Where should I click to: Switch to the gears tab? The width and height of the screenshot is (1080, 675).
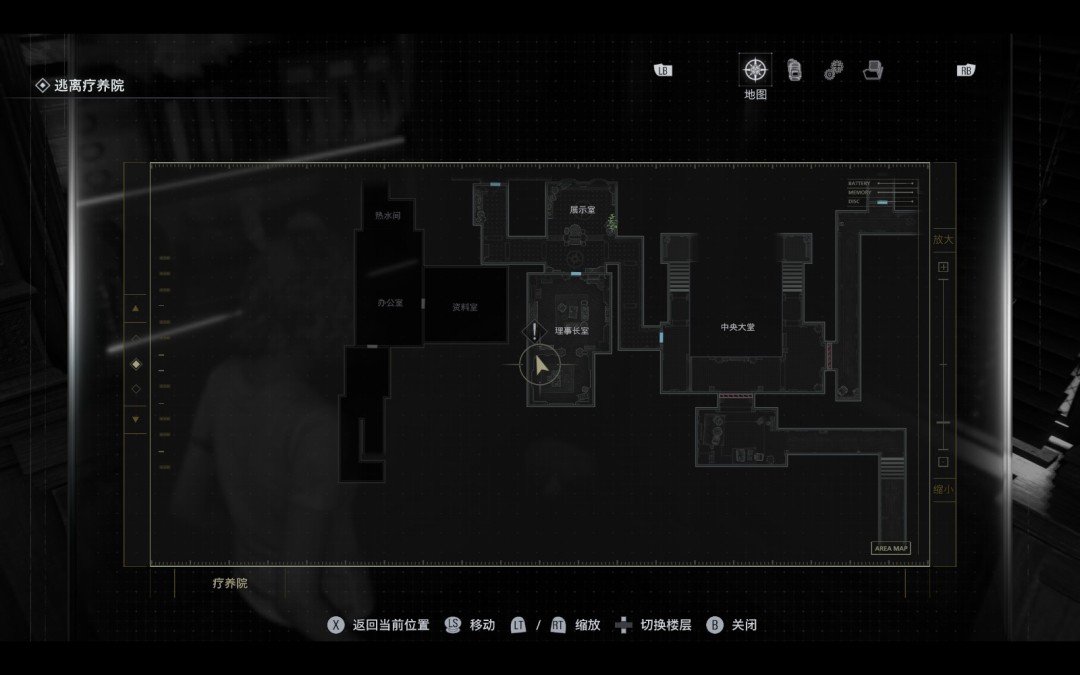point(833,71)
